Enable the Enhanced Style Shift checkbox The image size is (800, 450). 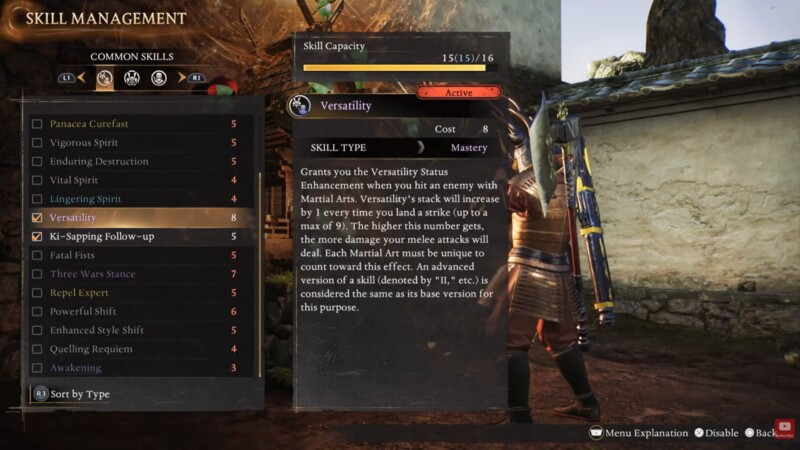coord(38,330)
